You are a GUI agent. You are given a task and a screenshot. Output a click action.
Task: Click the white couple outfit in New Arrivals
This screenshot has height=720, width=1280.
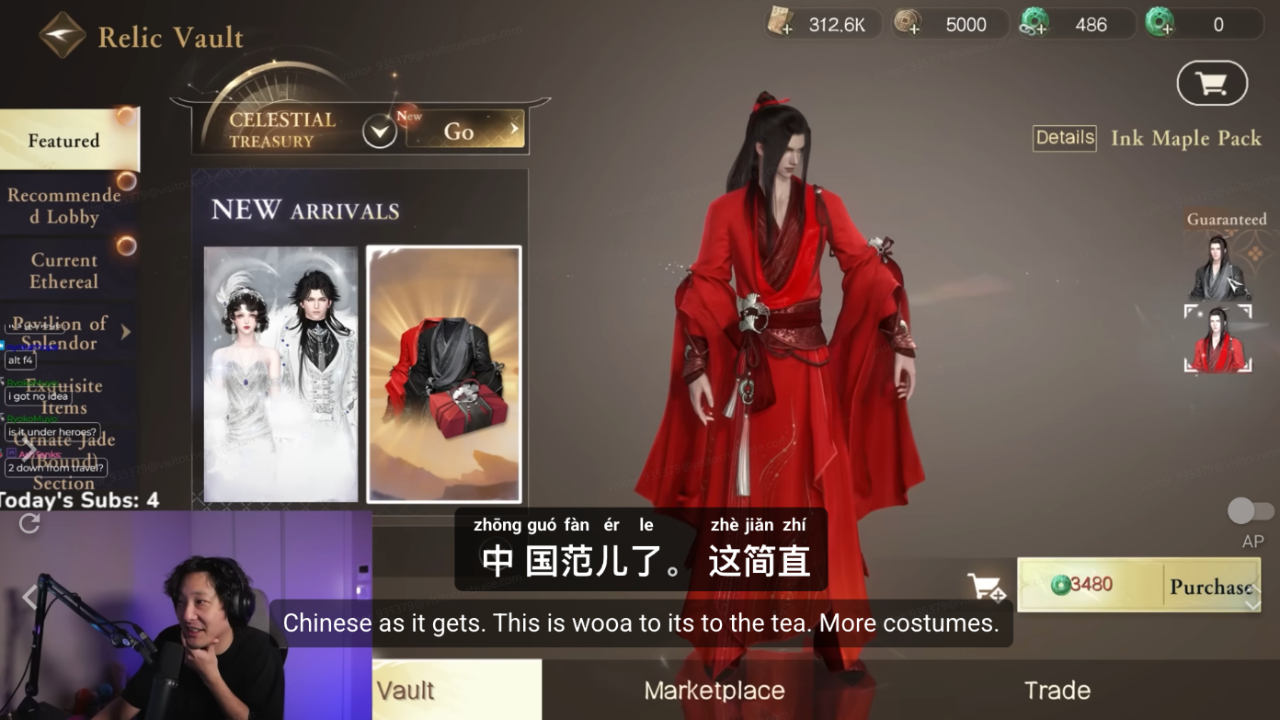click(280, 375)
